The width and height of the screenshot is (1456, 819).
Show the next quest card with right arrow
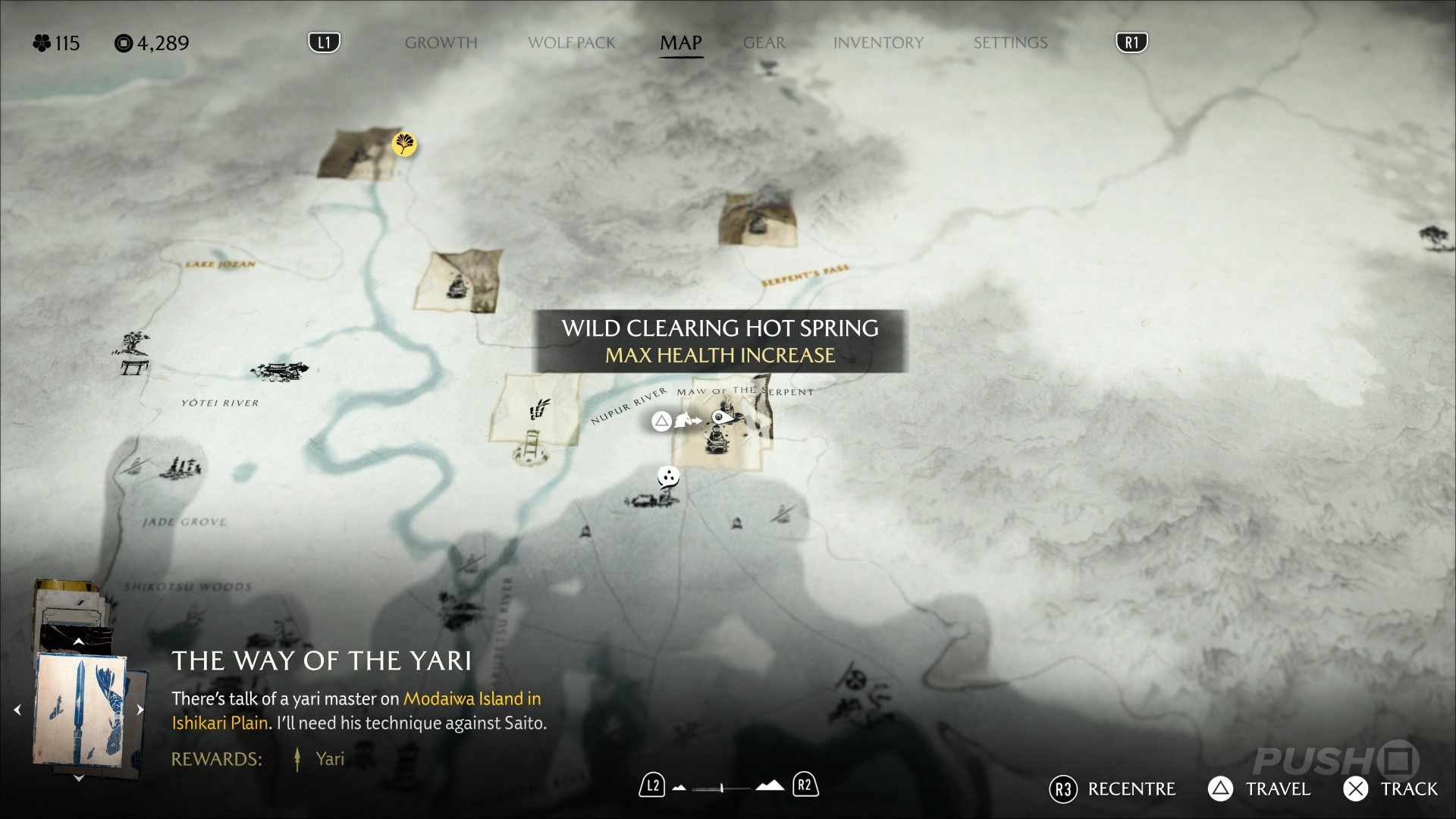click(140, 711)
